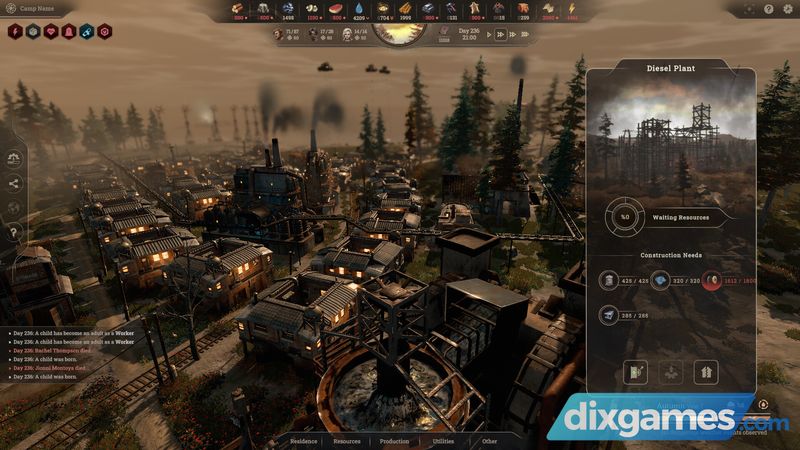Viewport: 800px width, 450px height.
Task: Choose the Other build tab
Action: pos(489,441)
